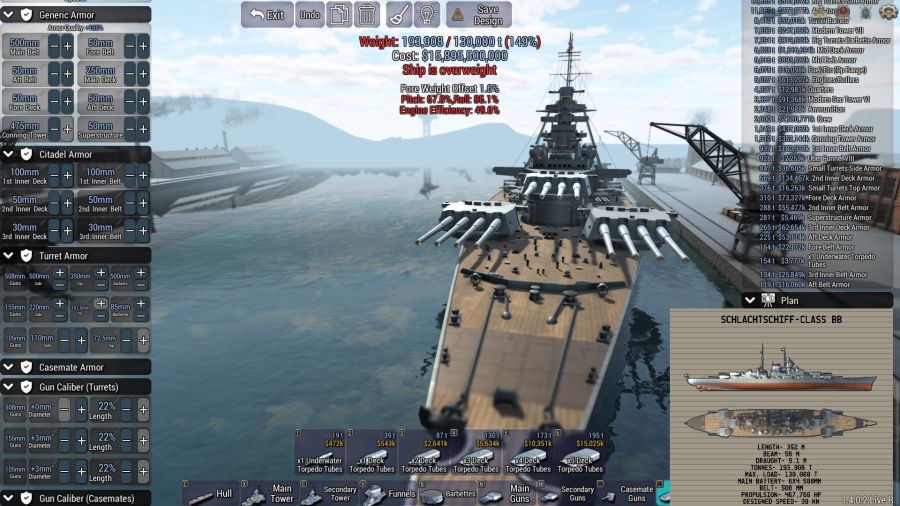
Task: Click the broom clear icon
Action: pos(398,15)
